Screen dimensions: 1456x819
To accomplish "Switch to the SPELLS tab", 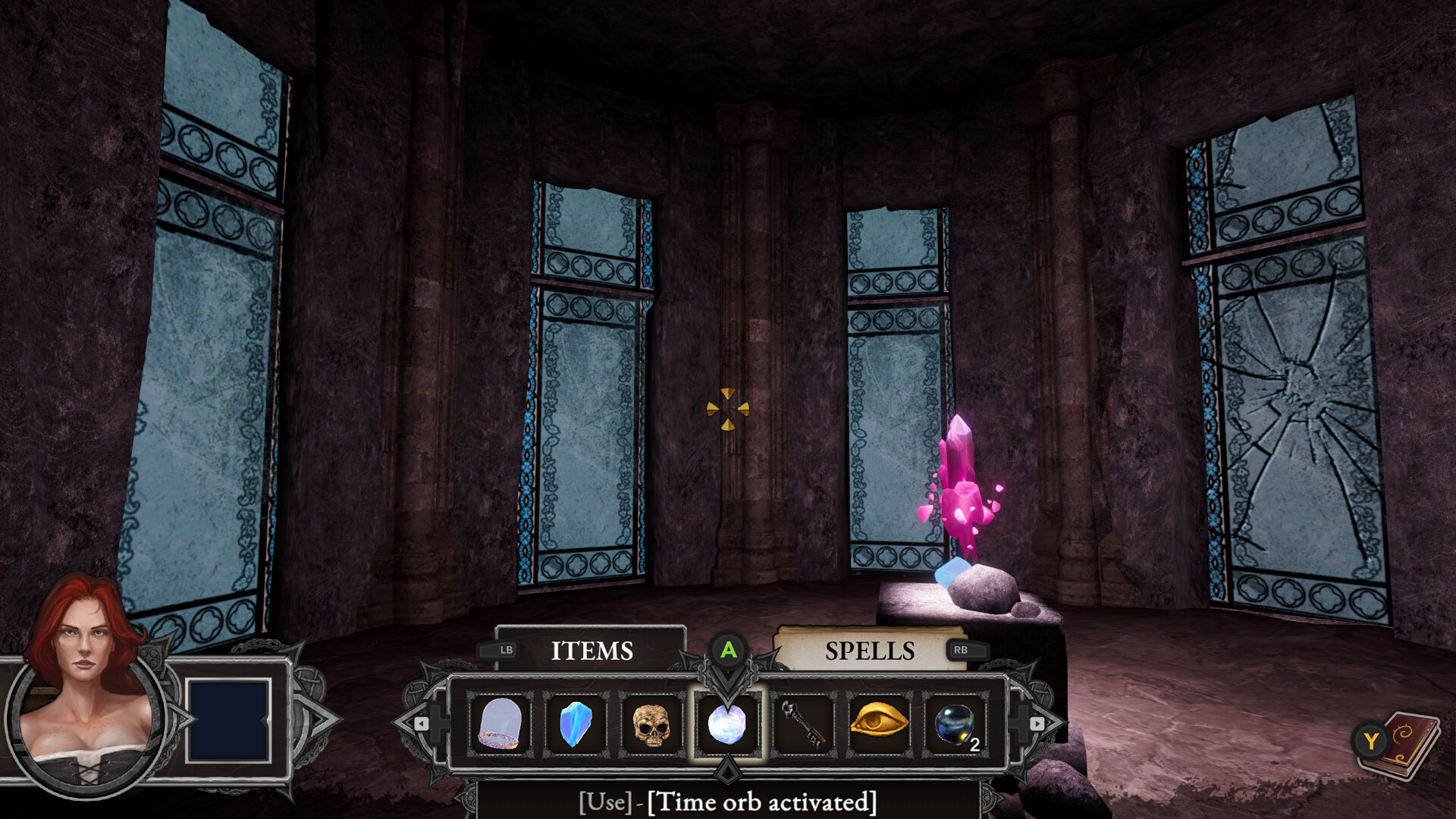I will tap(871, 651).
